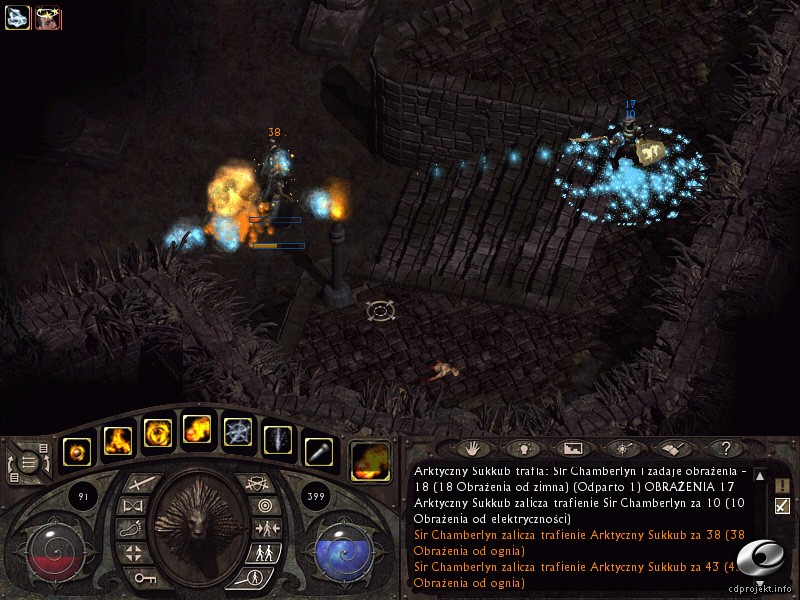Click the frost cloud status effect icon
800x600 pixels.
click(x=18, y=17)
